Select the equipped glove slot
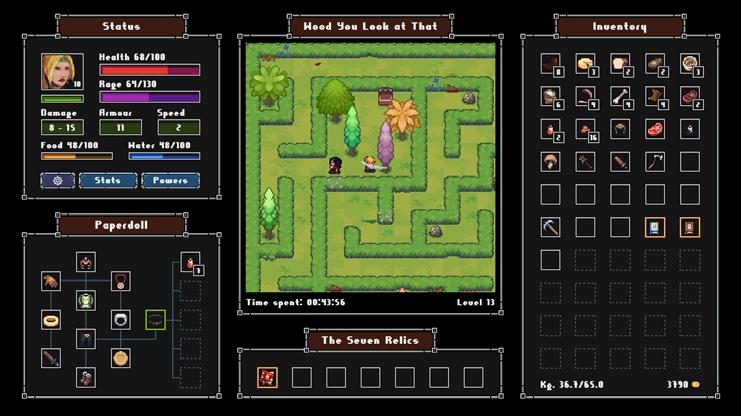Screen dimensions: 741x416 tap(51, 282)
